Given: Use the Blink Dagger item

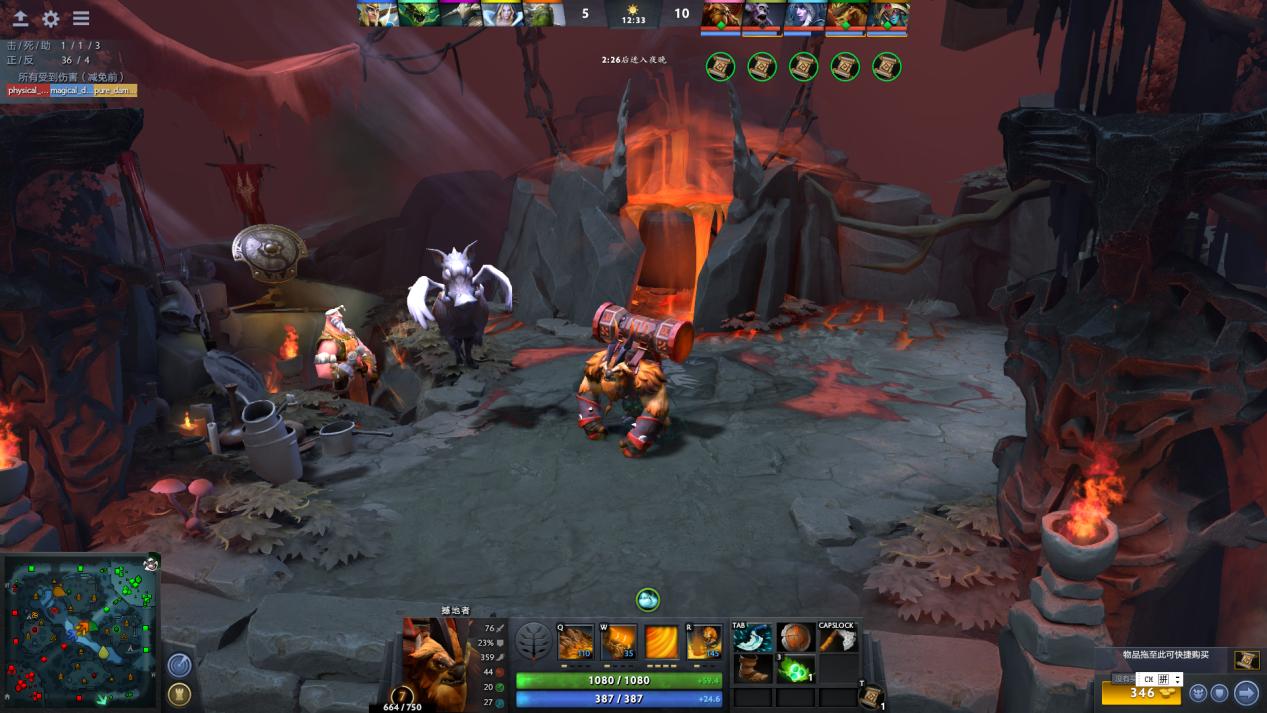Looking at the screenshot, I should (x=753, y=637).
